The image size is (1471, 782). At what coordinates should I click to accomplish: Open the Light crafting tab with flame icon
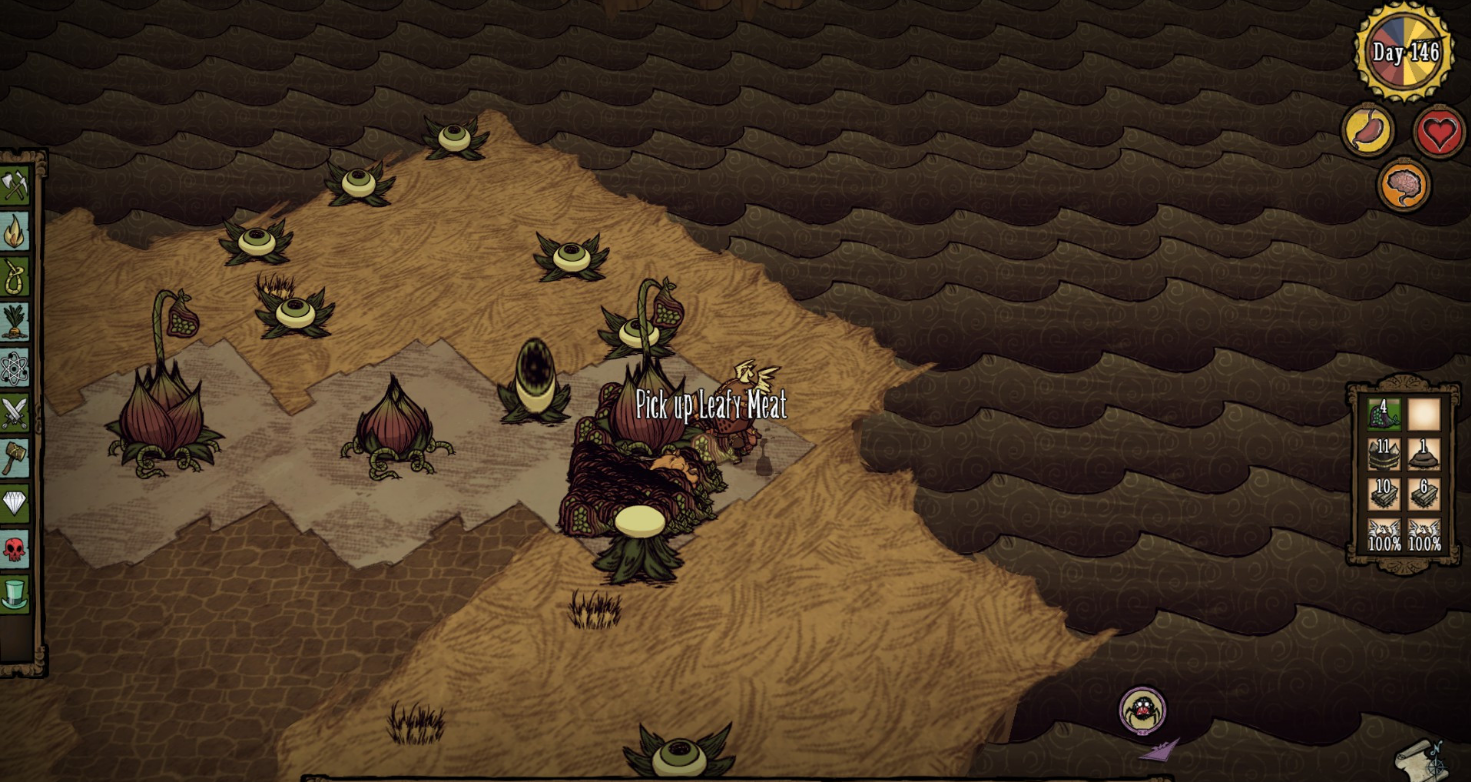(15, 232)
